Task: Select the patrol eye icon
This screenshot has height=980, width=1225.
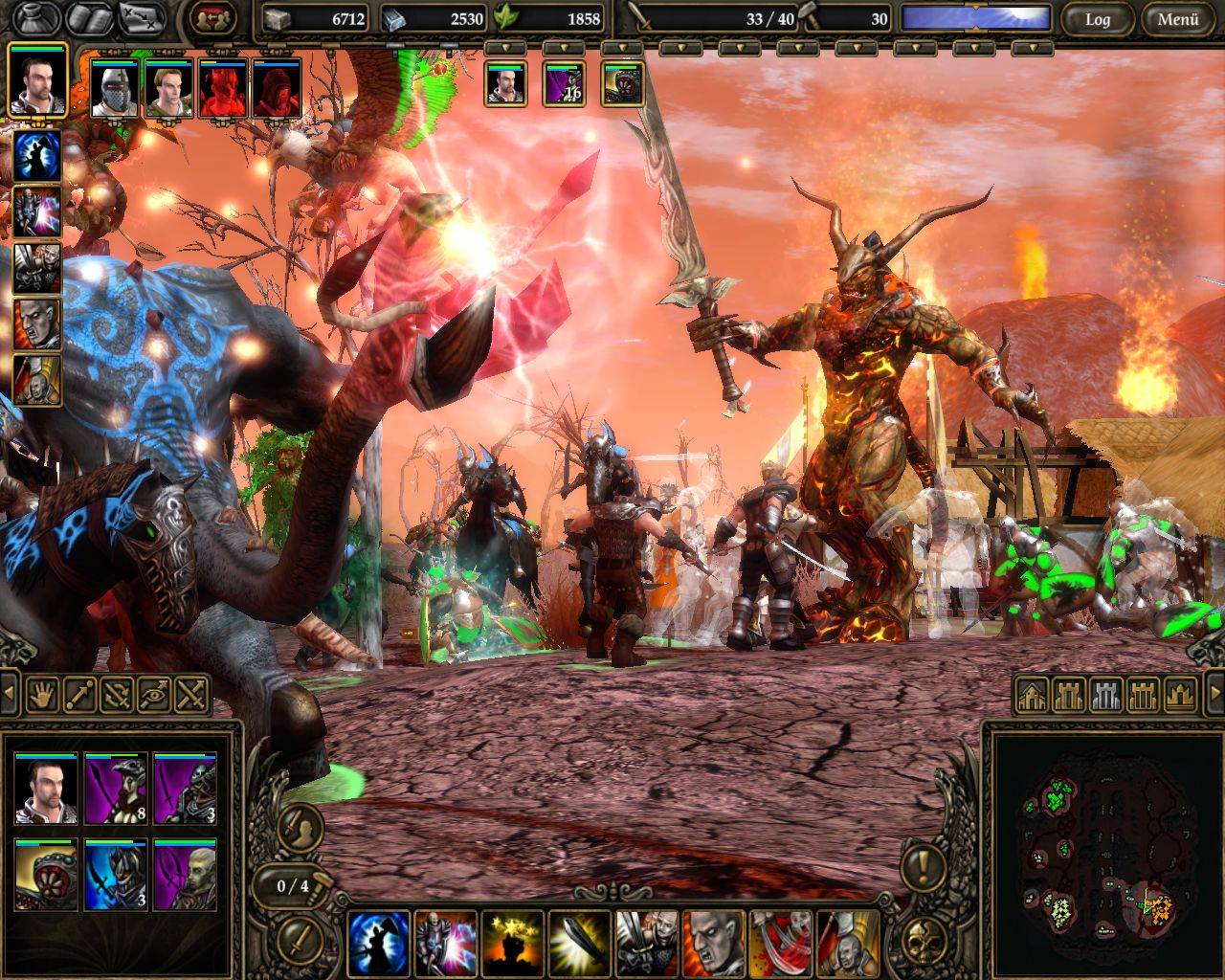Action: [x=156, y=694]
